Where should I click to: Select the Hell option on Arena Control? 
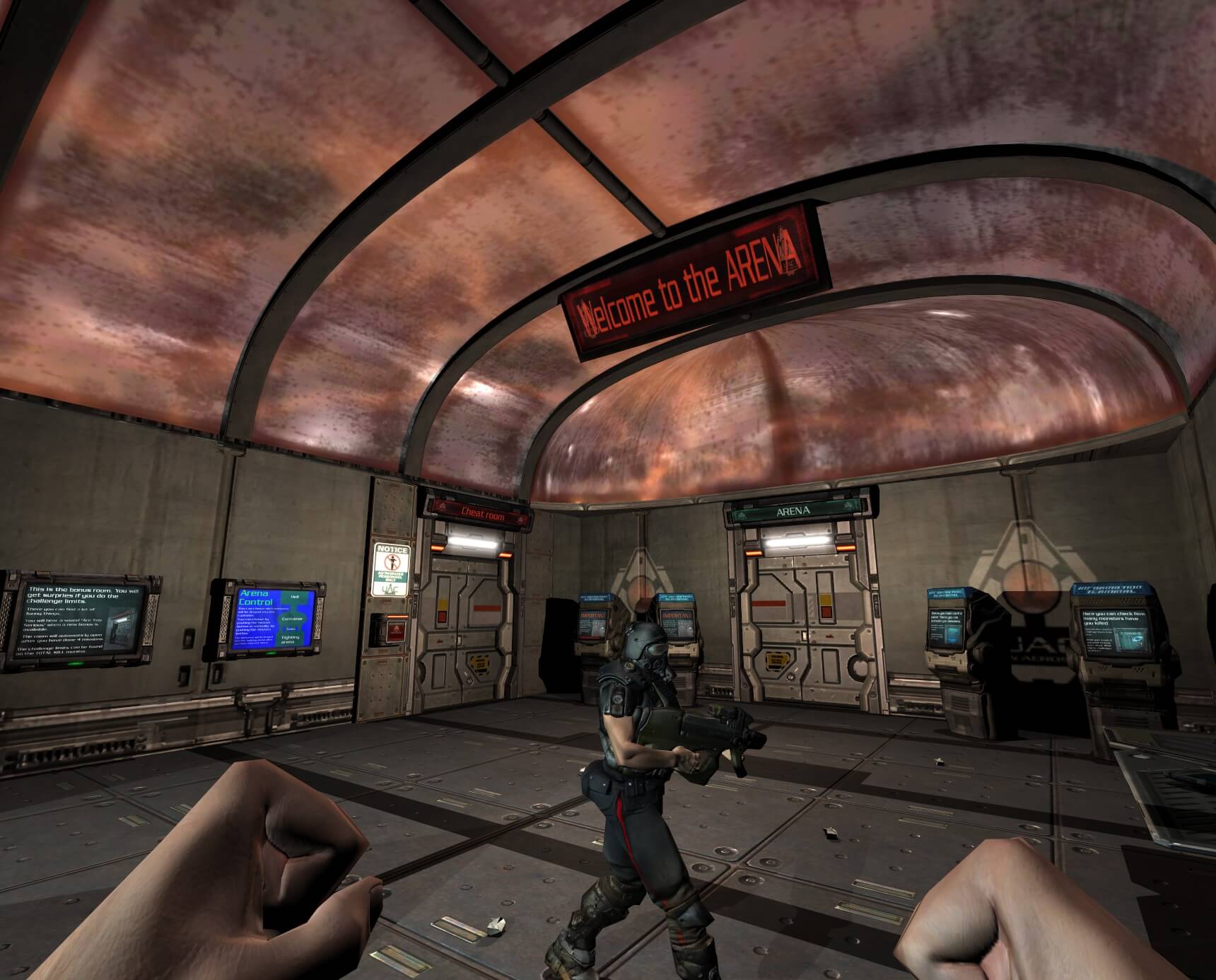tap(294, 597)
